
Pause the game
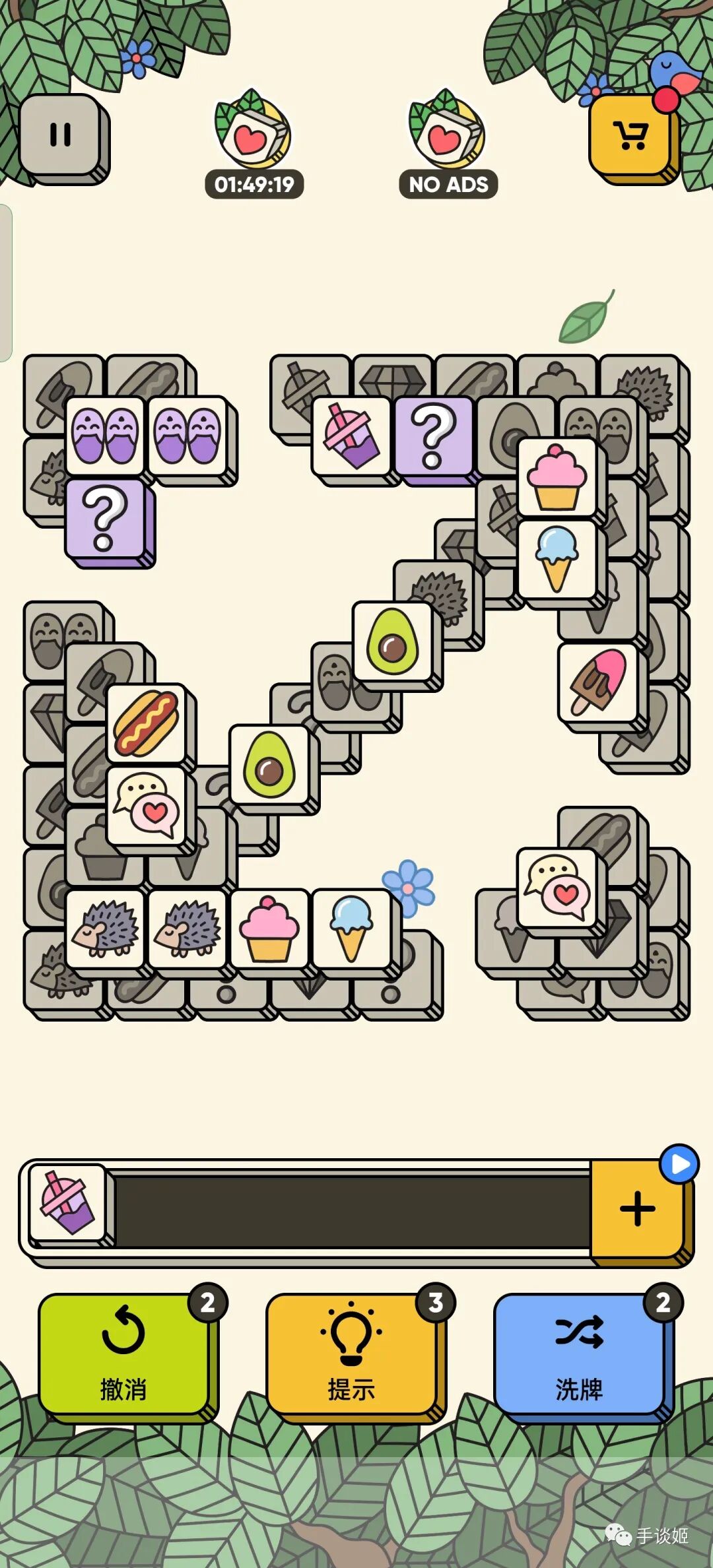(x=61, y=135)
